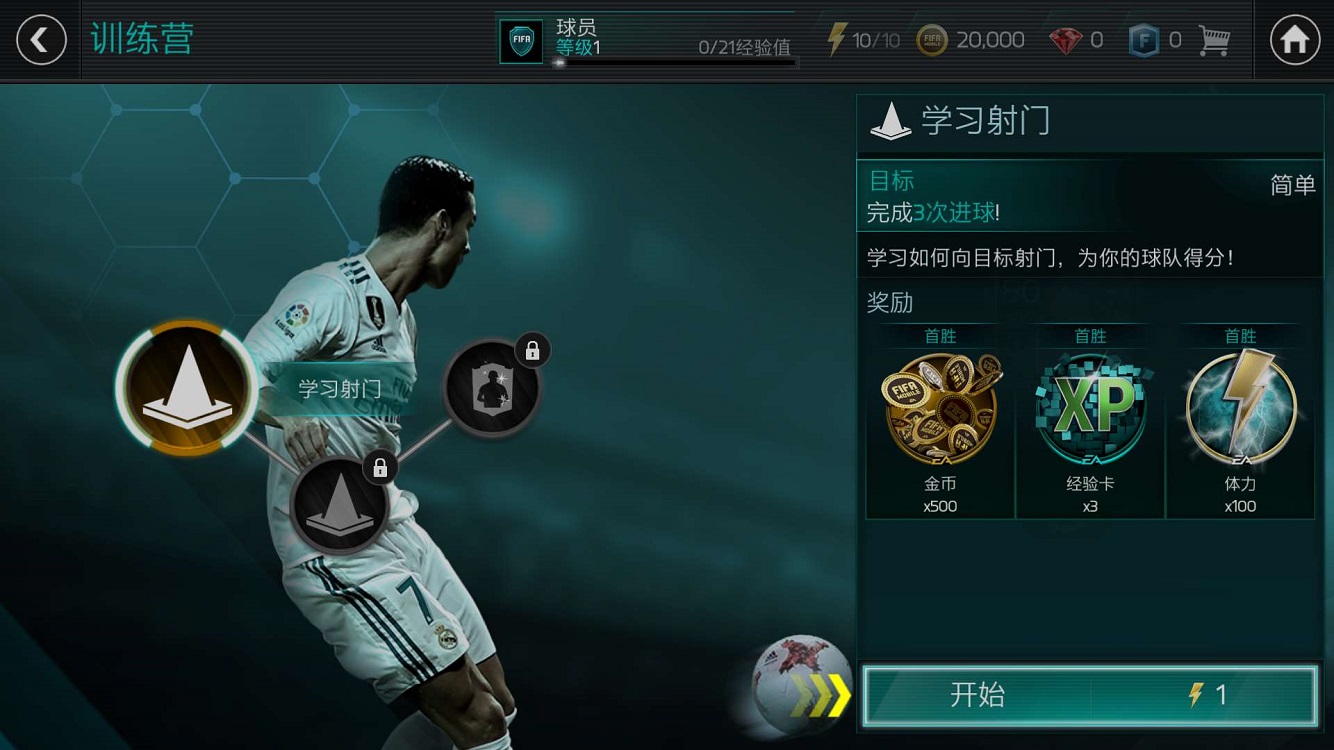Image resolution: width=1334 pixels, height=750 pixels.
Task: View the 经验卡 XP reward
Action: 1090,420
